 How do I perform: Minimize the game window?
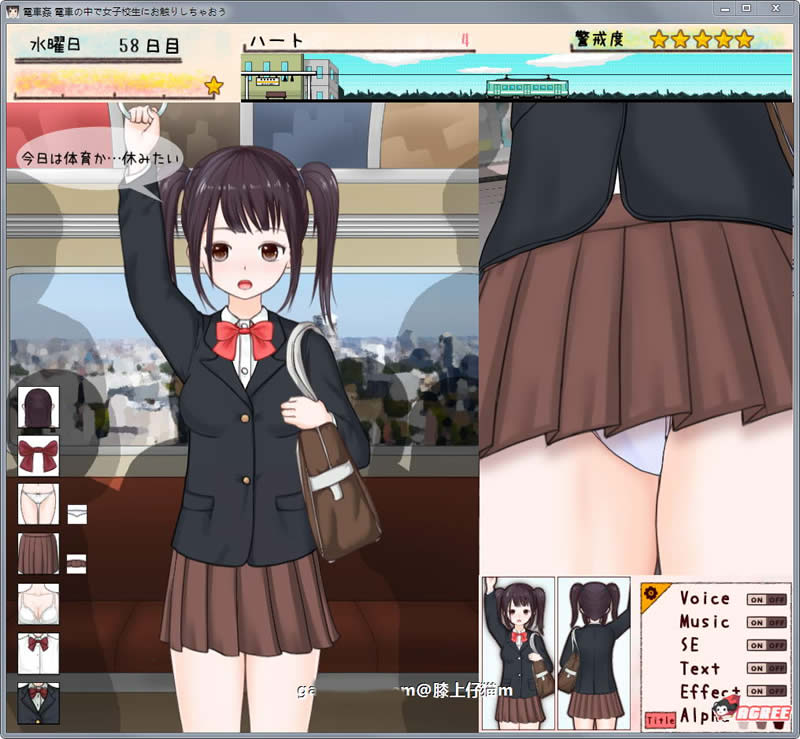(722, 9)
